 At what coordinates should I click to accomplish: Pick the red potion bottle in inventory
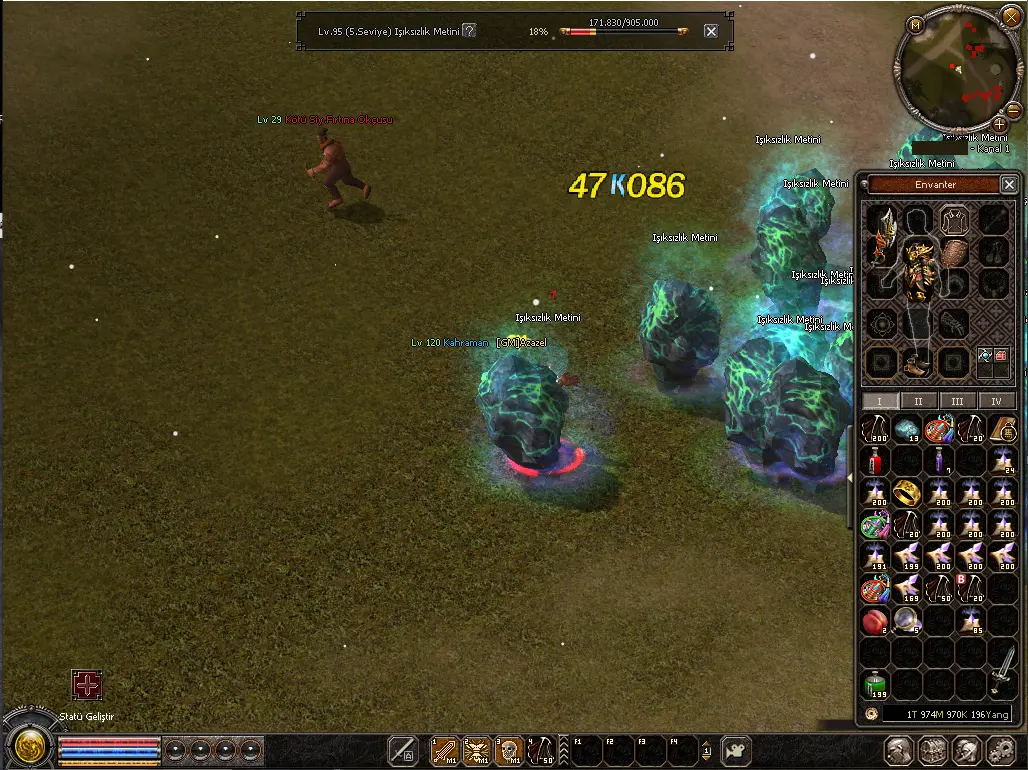point(876,461)
